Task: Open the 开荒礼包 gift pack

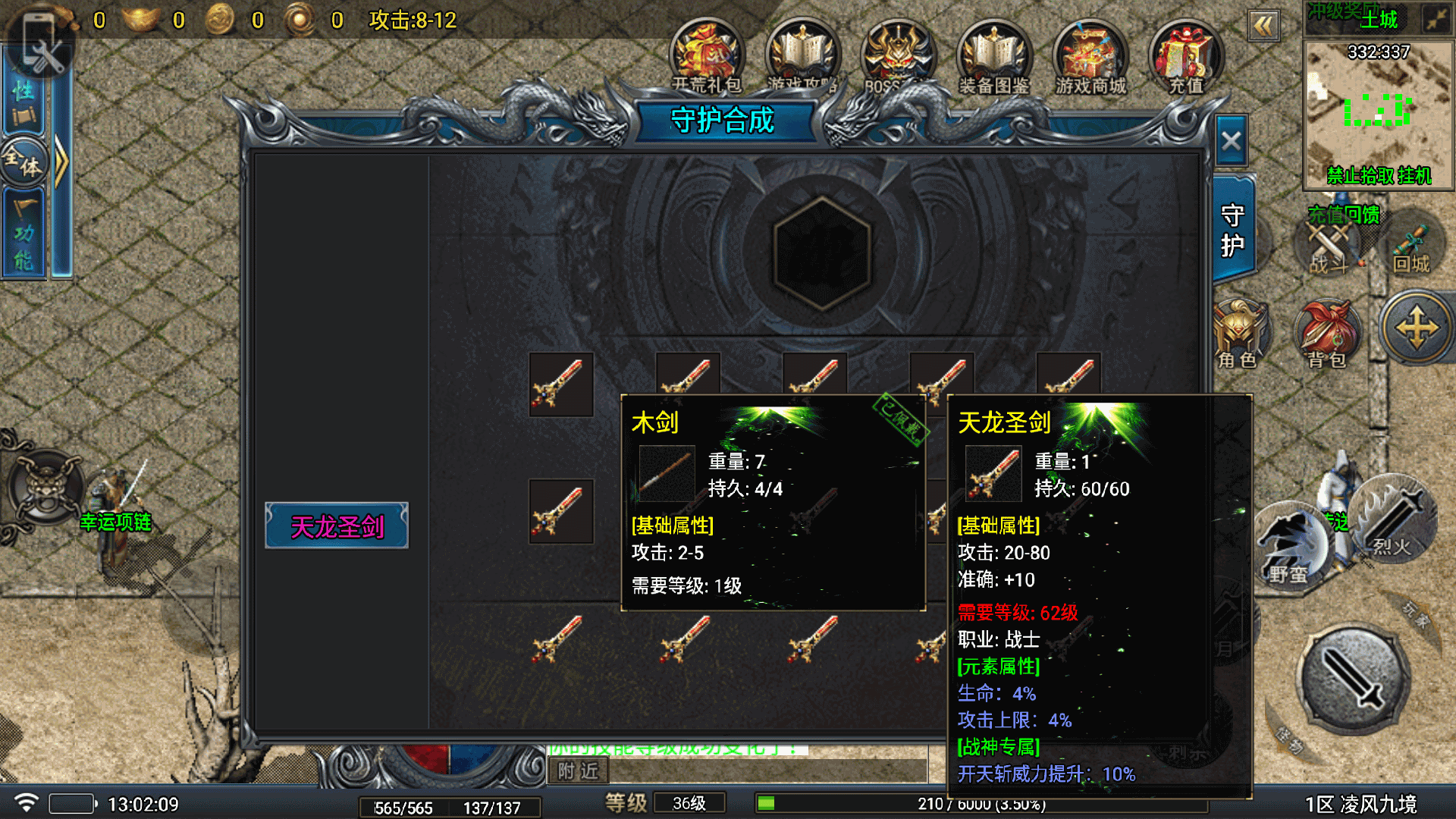Action: (706, 56)
